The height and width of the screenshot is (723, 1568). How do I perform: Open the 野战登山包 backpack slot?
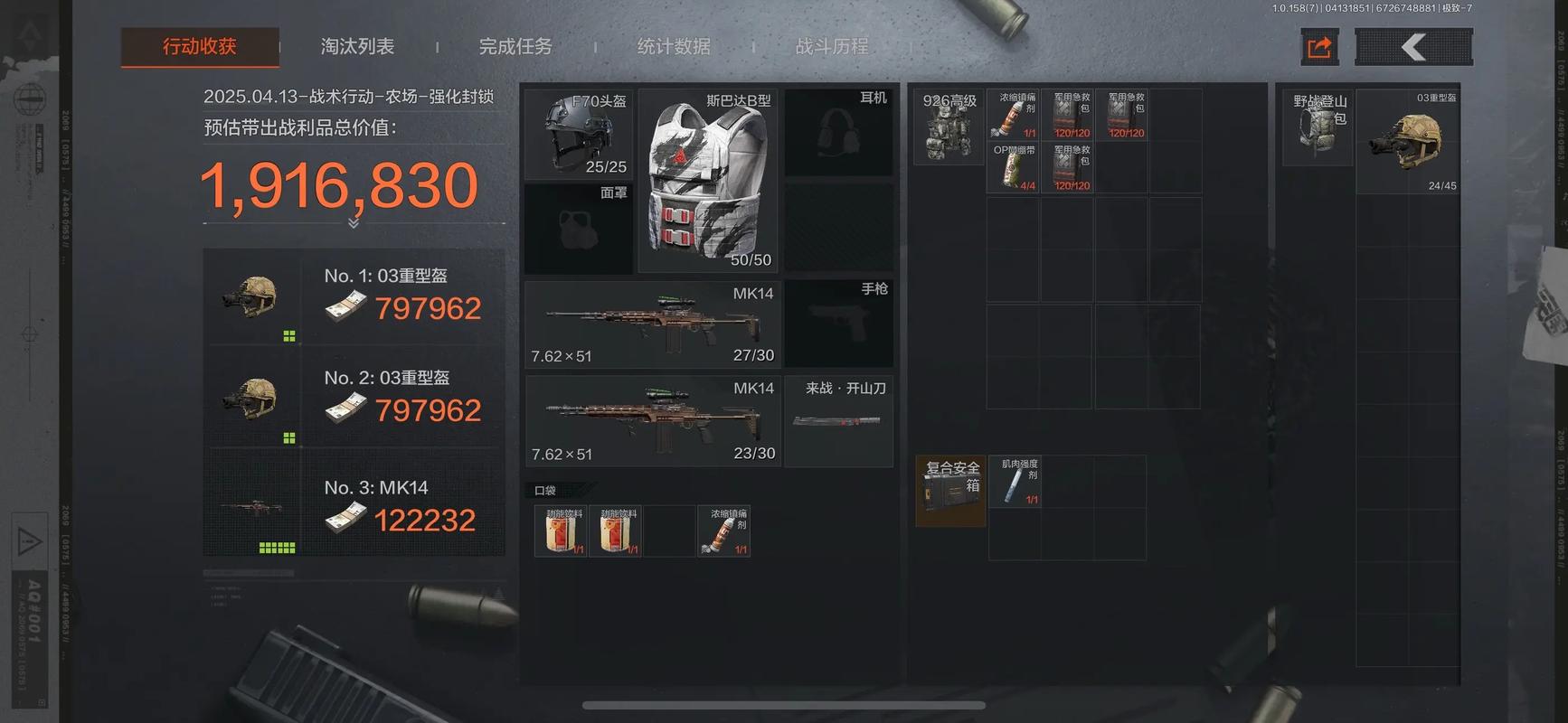(1318, 127)
